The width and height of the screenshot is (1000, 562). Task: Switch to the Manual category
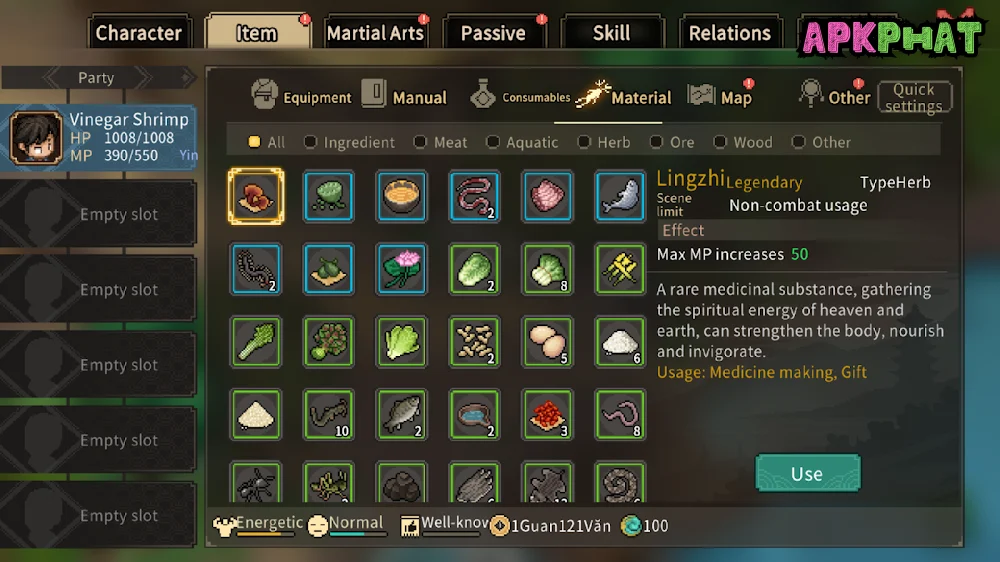404,97
